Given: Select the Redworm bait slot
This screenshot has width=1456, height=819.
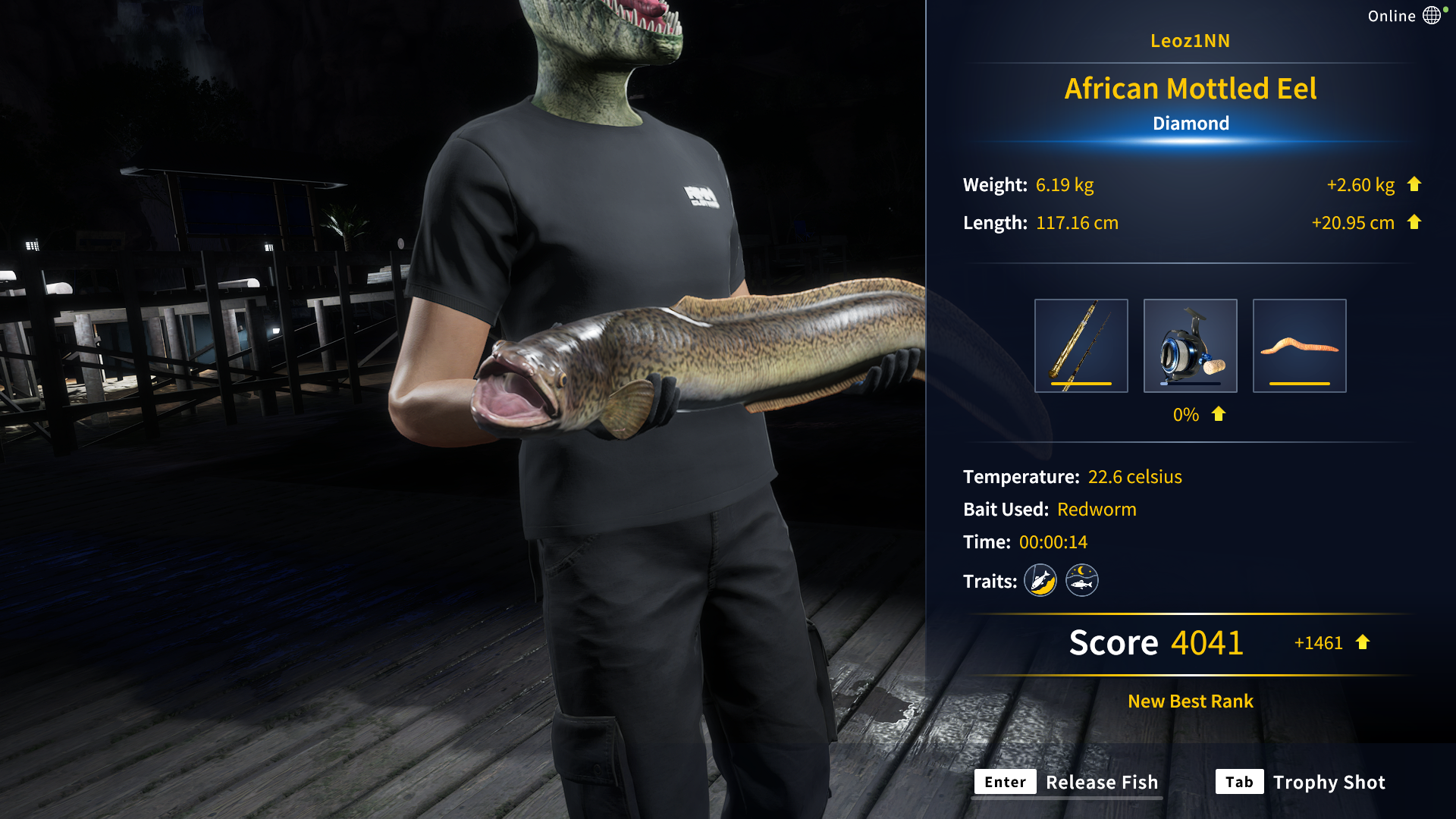Looking at the screenshot, I should pos(1299,346).
